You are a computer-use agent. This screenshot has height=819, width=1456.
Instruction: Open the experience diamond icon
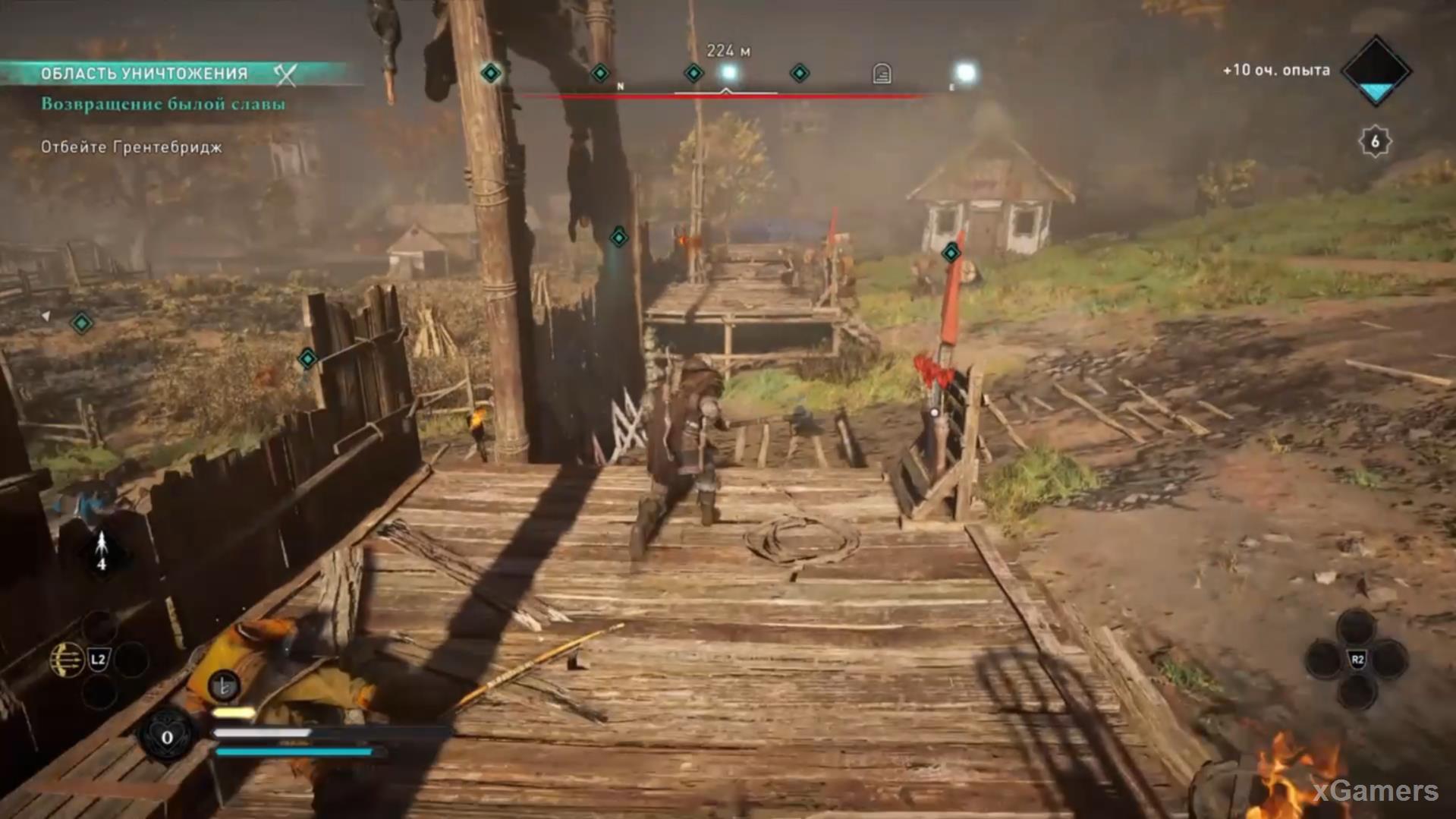[x=1376, y=71]
